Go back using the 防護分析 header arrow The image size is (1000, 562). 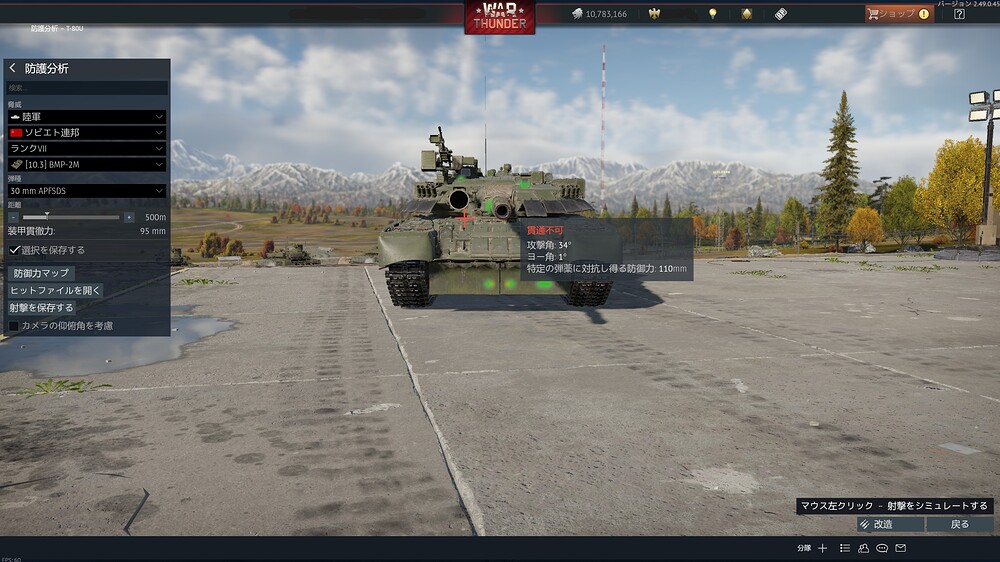point(13,69)
